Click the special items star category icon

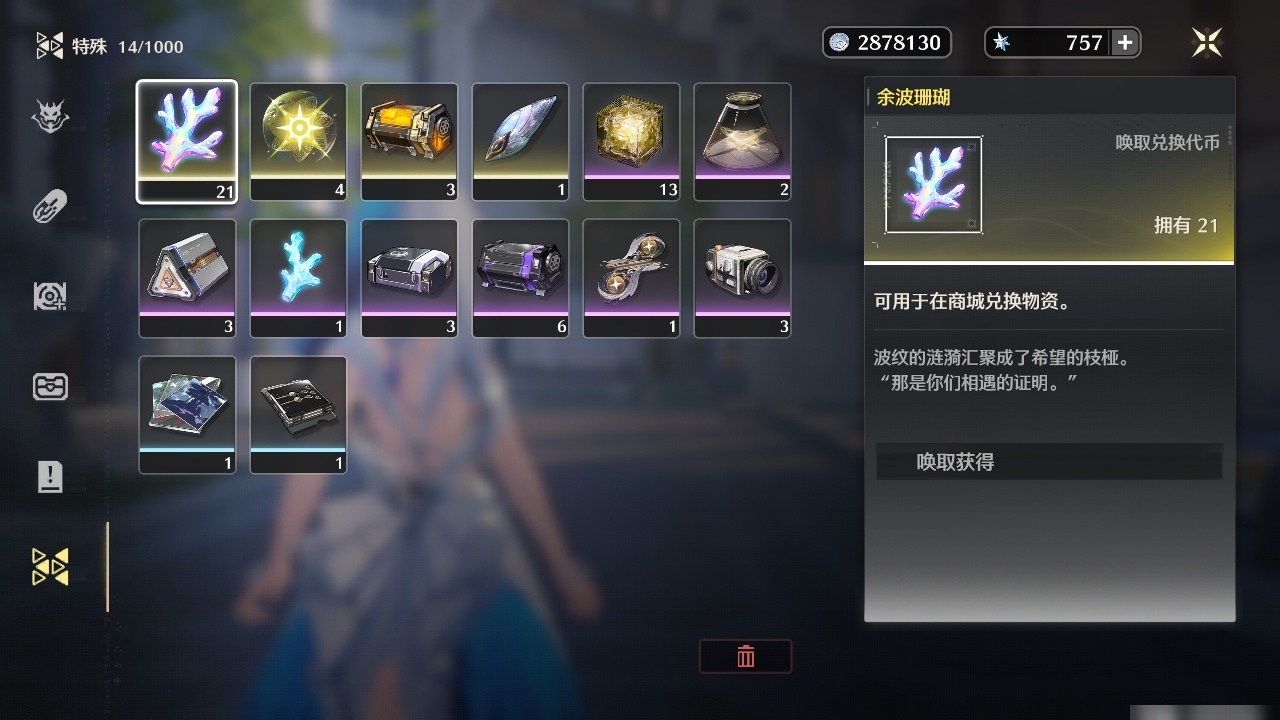pyautogui.click(x=50, y=565)
